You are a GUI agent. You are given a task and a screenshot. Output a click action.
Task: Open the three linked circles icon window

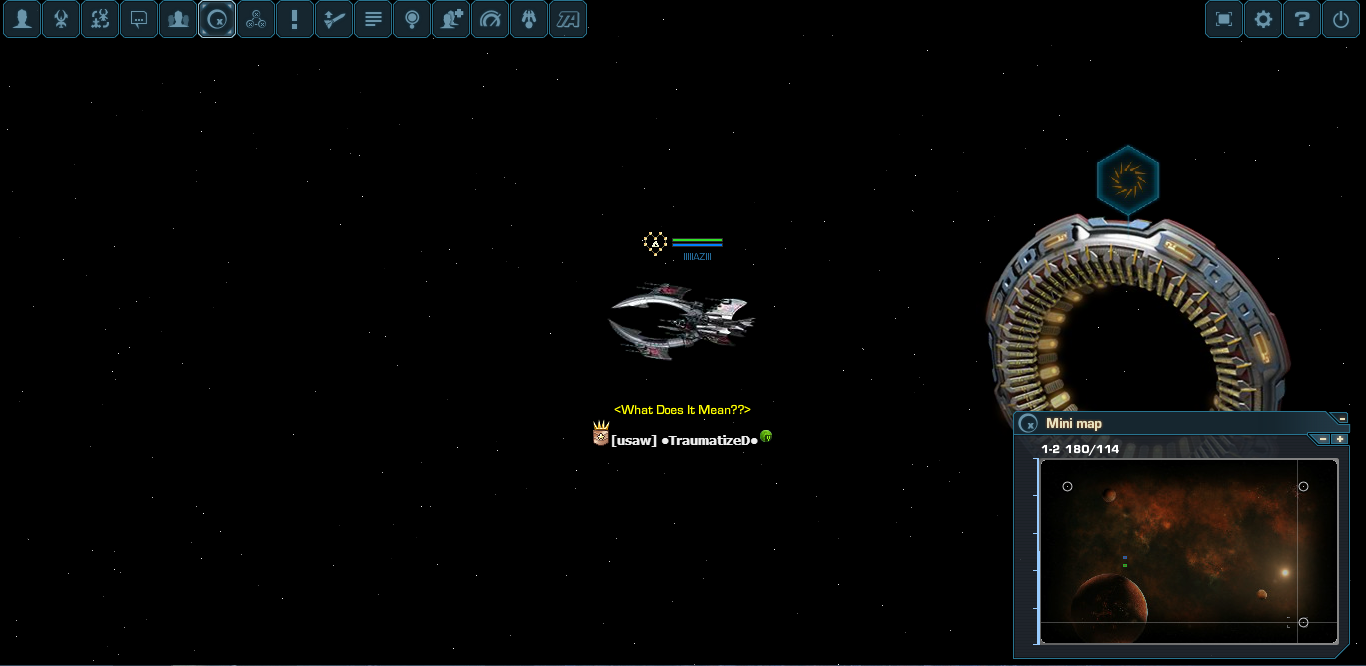[256, 19]
